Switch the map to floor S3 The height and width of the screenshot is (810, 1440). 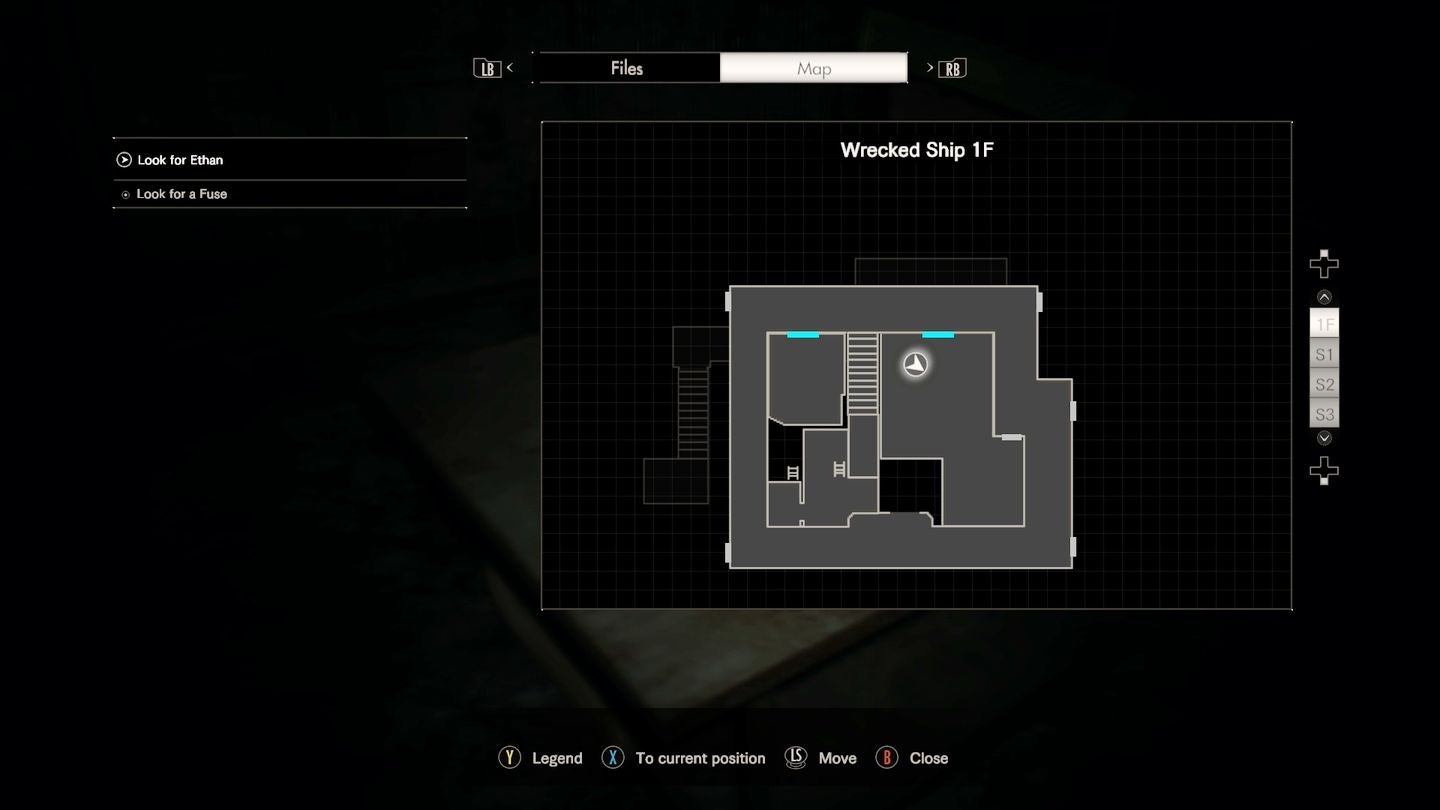1324,414
